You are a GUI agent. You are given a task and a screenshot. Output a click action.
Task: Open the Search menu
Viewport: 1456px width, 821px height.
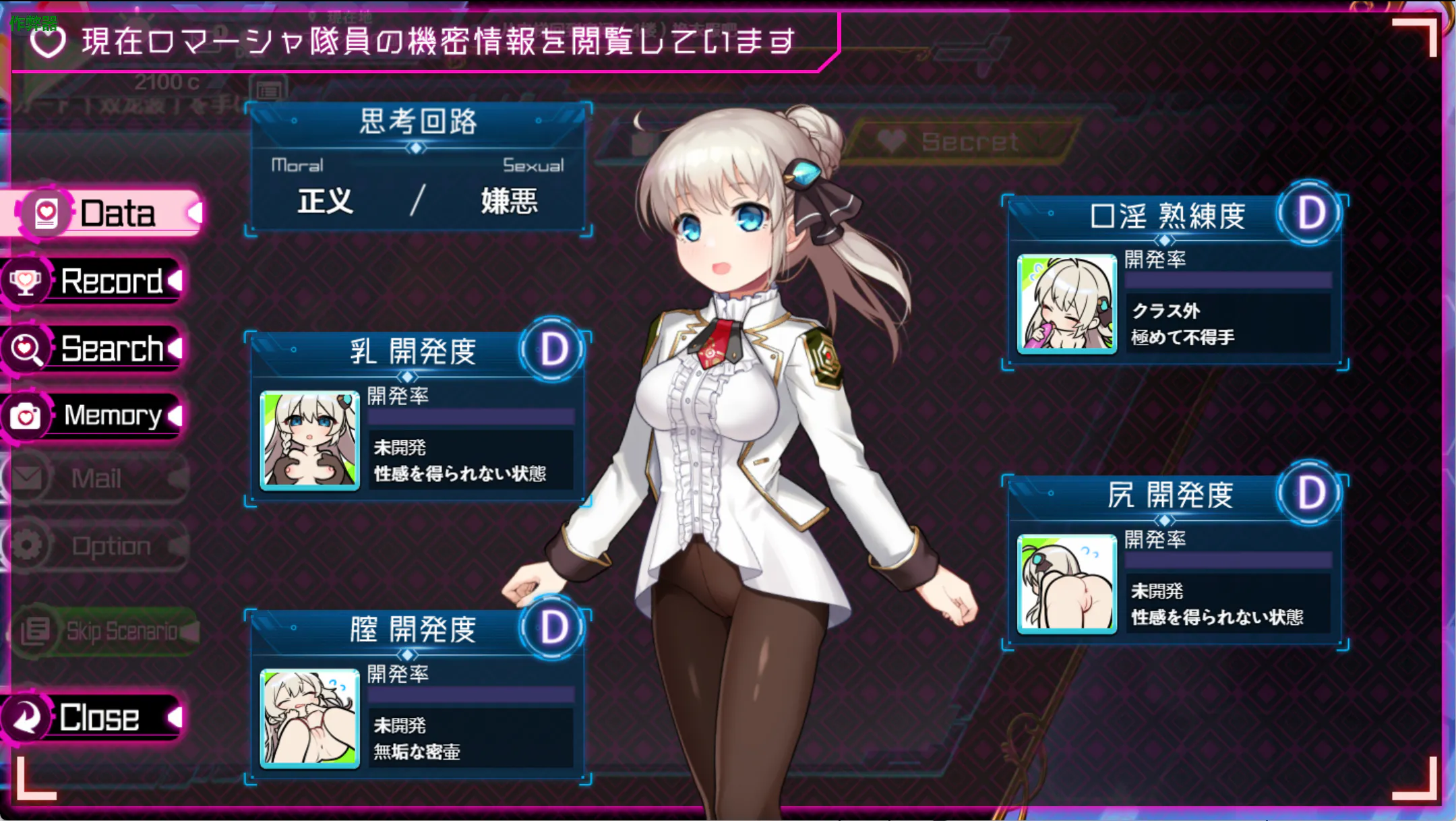101,348
